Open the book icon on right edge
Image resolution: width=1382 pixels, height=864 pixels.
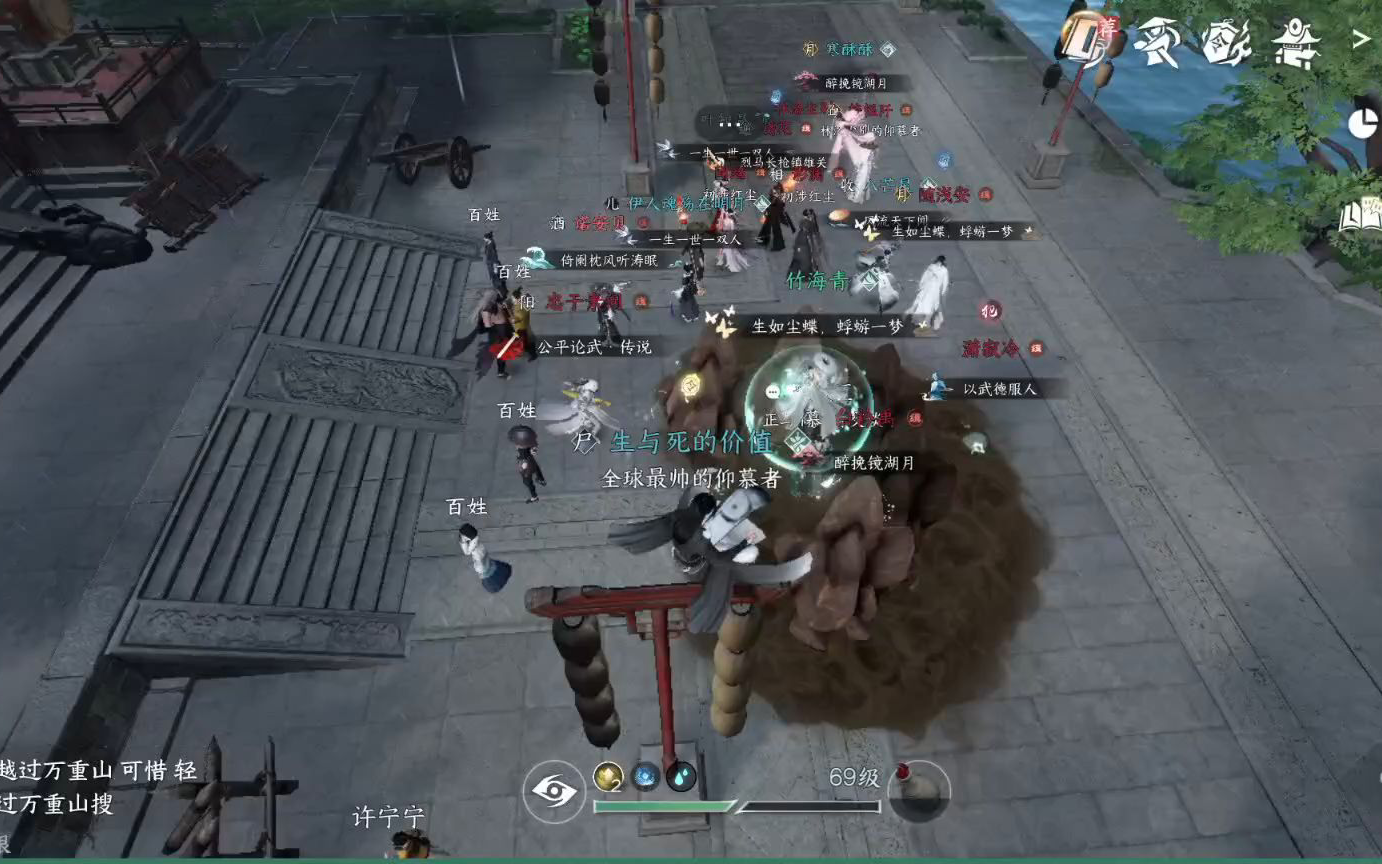[x=1360, y=215]
